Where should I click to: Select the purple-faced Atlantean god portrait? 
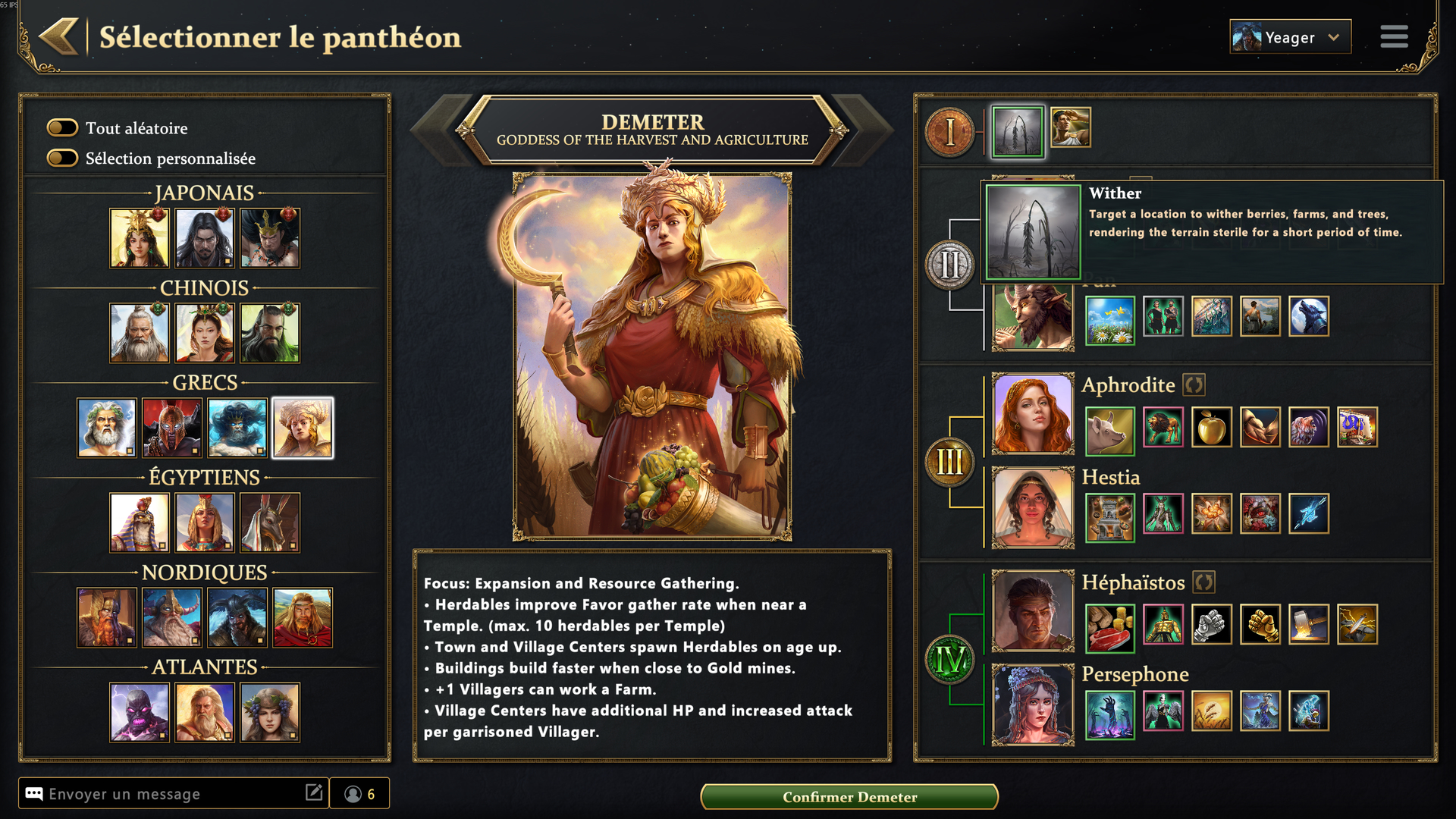click(x=140, y=712)
